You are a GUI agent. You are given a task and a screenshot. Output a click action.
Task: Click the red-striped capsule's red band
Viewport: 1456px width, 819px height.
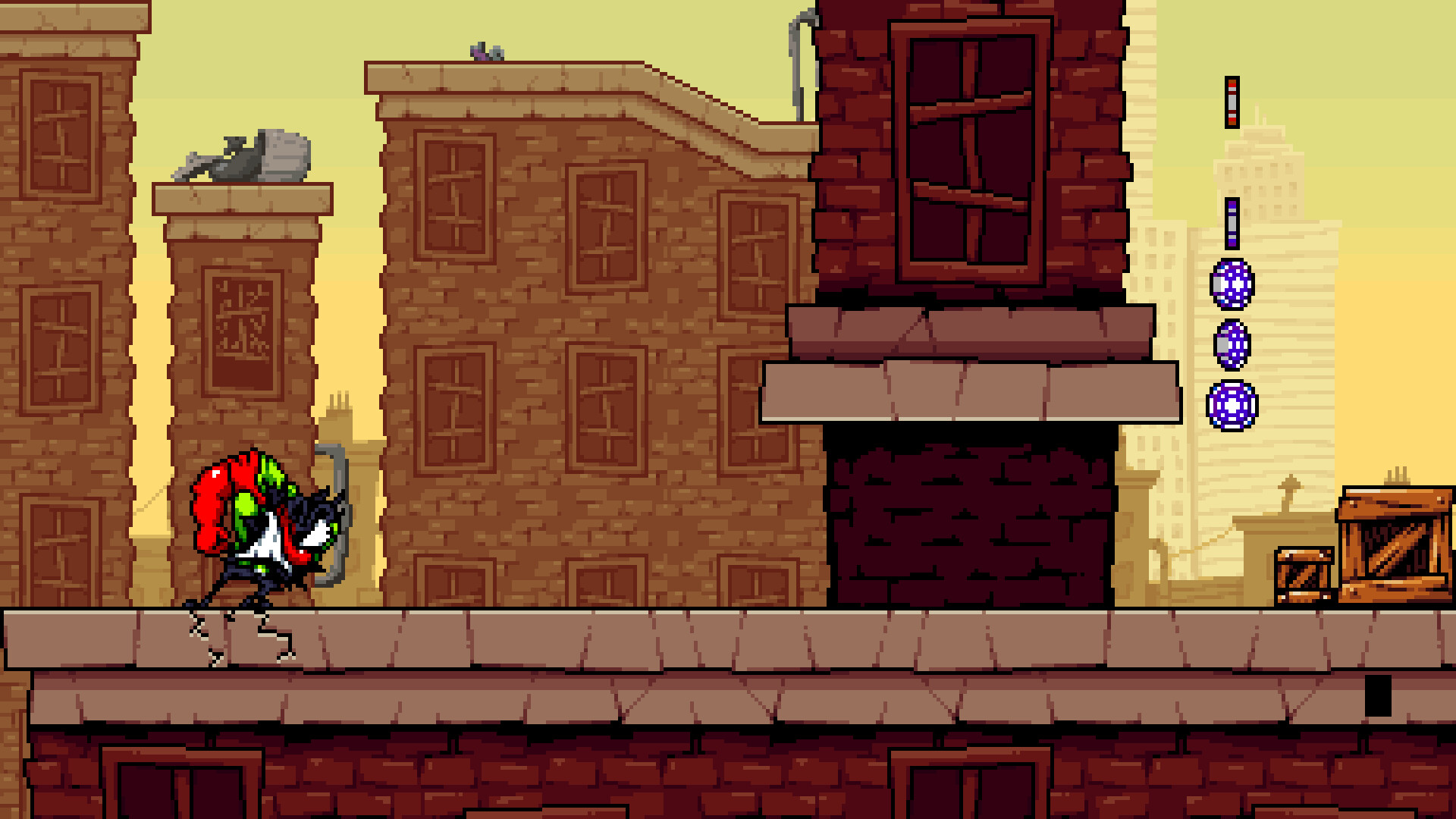(x=1233, y=85)
